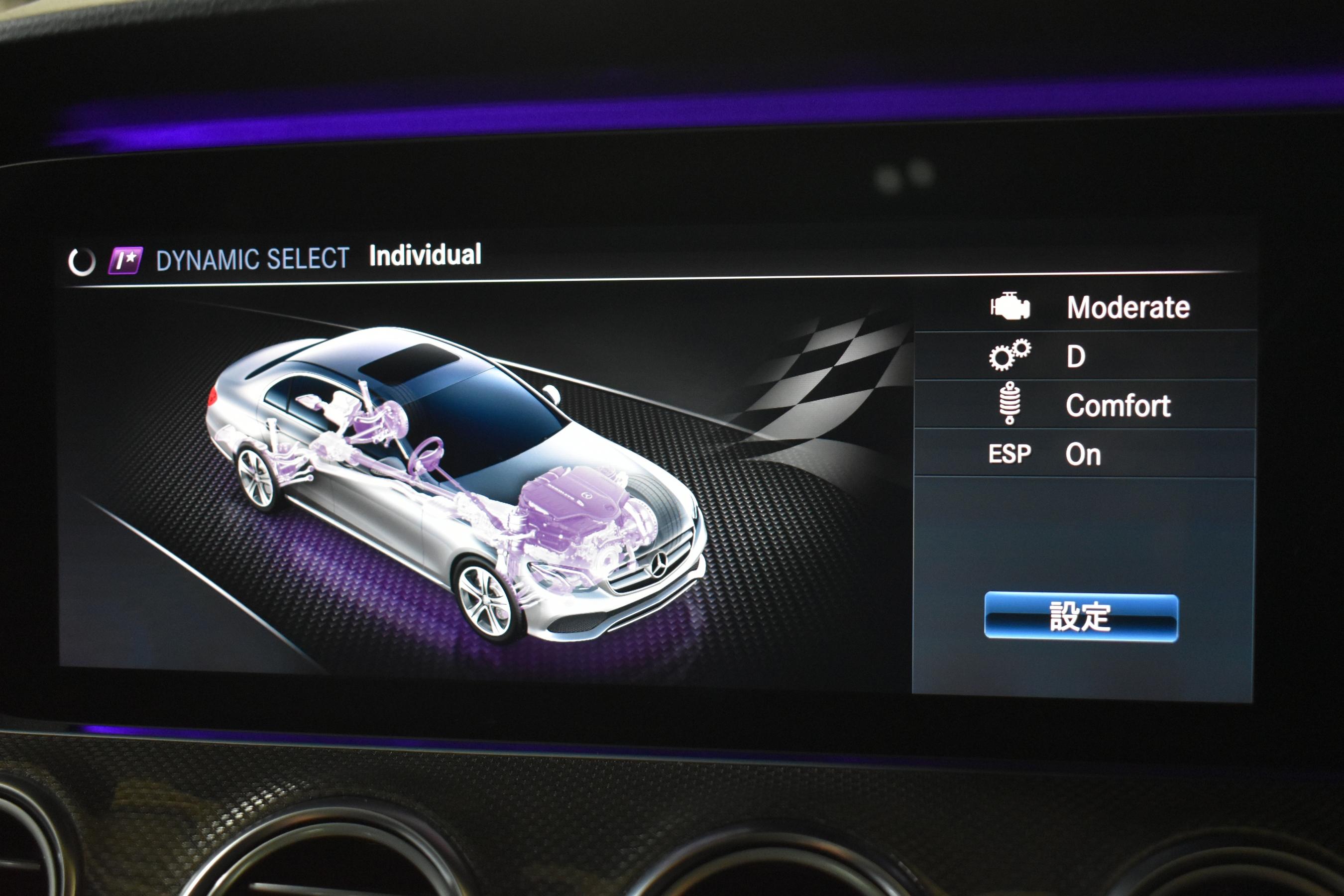Select the engine Moderate setting row
Viewport: 1344px width, 896px height.
tap(1086, 308)
